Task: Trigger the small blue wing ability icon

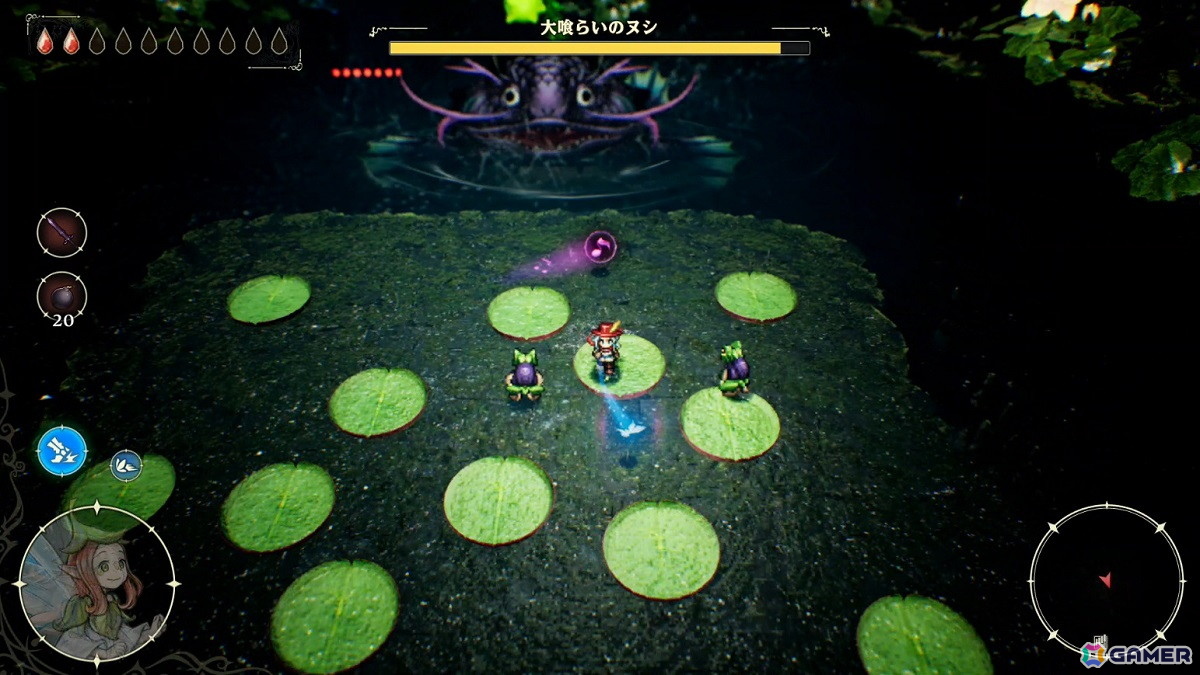Action: pyautogui.click(x=126, y=464)
